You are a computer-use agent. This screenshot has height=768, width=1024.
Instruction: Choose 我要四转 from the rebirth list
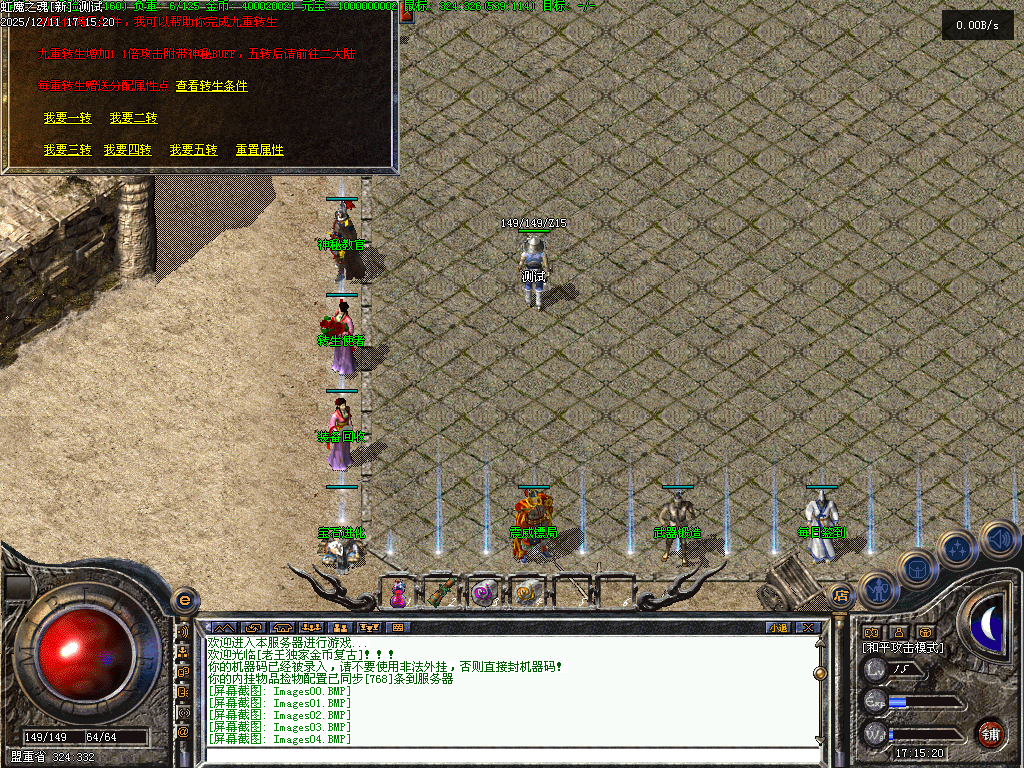[x=127, y=150]
